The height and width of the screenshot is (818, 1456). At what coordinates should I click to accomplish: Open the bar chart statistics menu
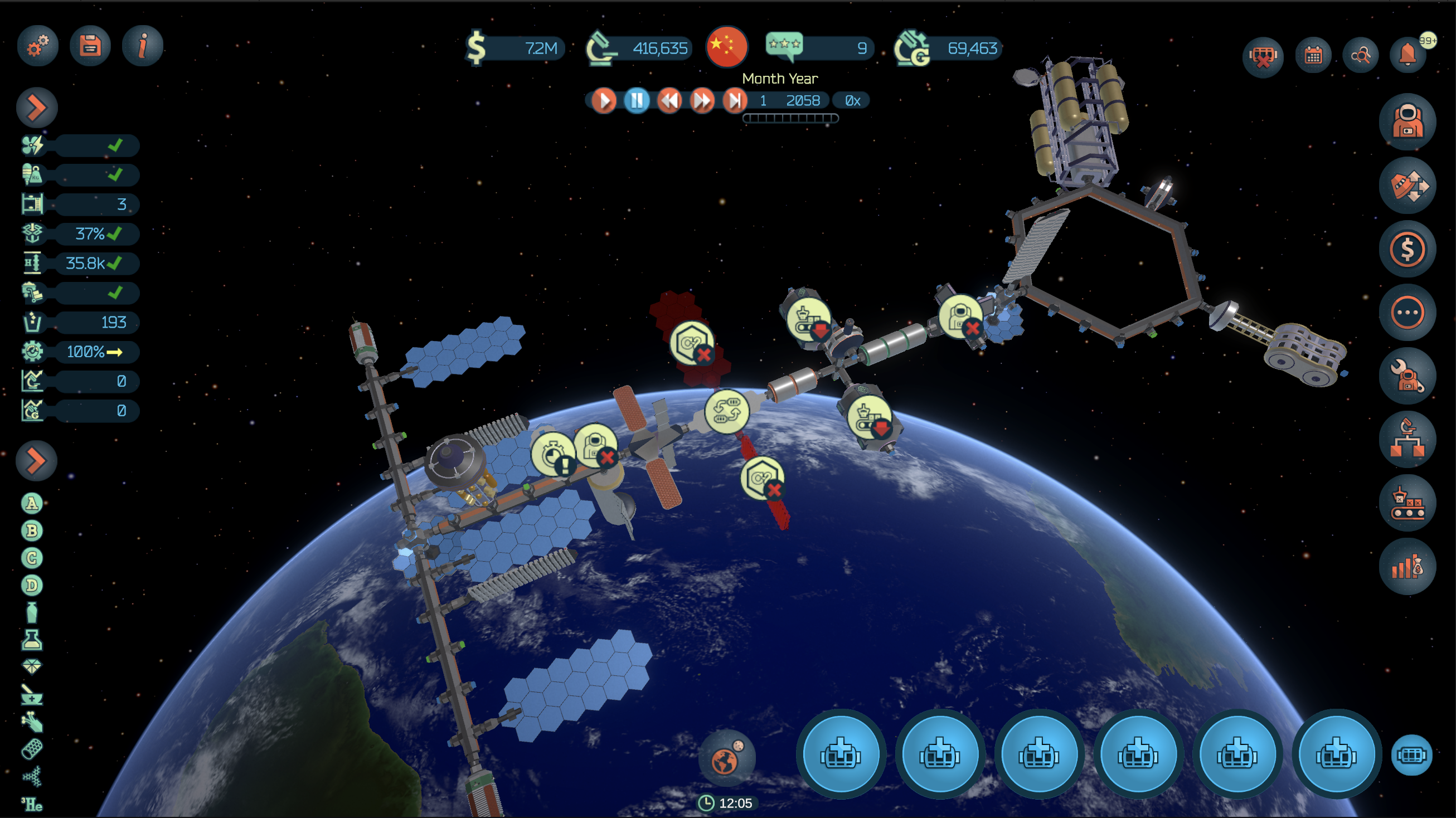coord(1407,567)
